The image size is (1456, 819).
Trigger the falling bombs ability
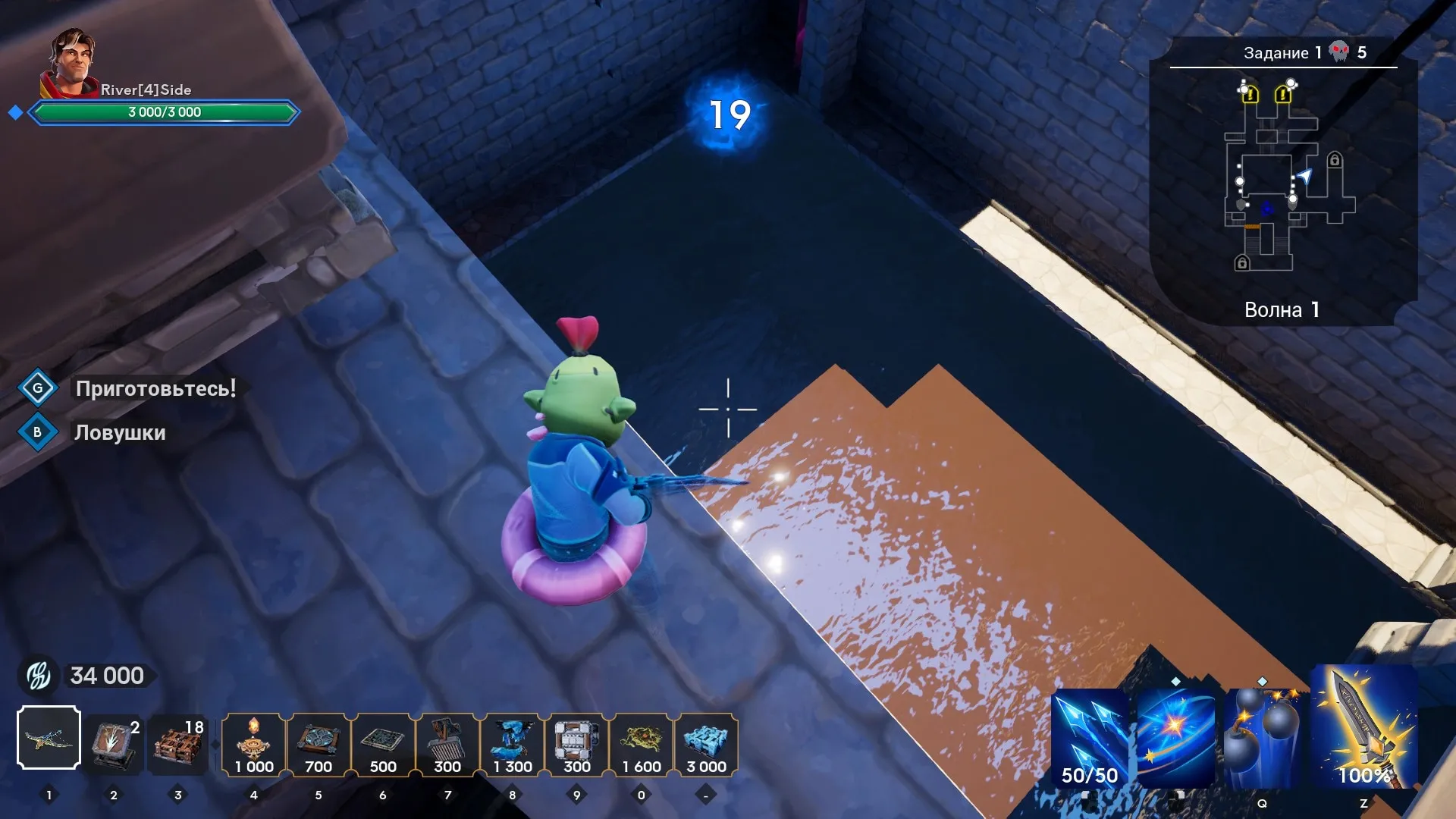click(x=1262, y=739)
